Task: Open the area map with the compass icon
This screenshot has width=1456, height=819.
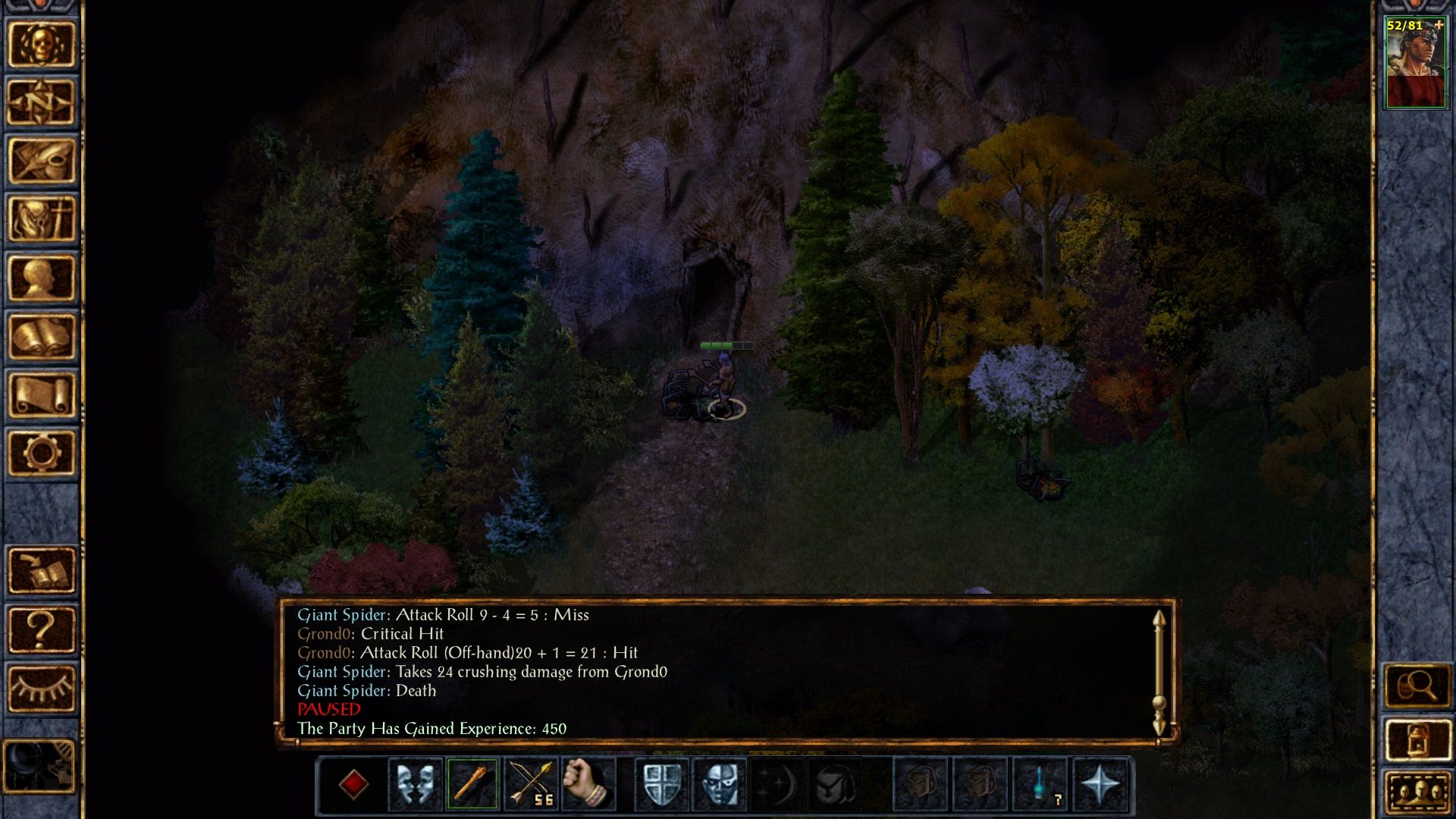Action: point(42,102)
